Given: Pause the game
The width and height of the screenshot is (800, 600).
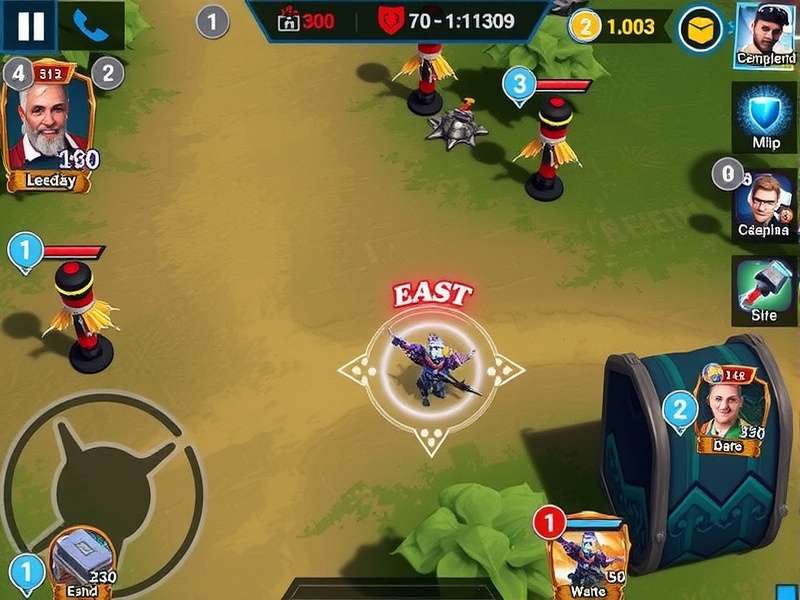Looking at the screenshot, I should pos(30,26).
